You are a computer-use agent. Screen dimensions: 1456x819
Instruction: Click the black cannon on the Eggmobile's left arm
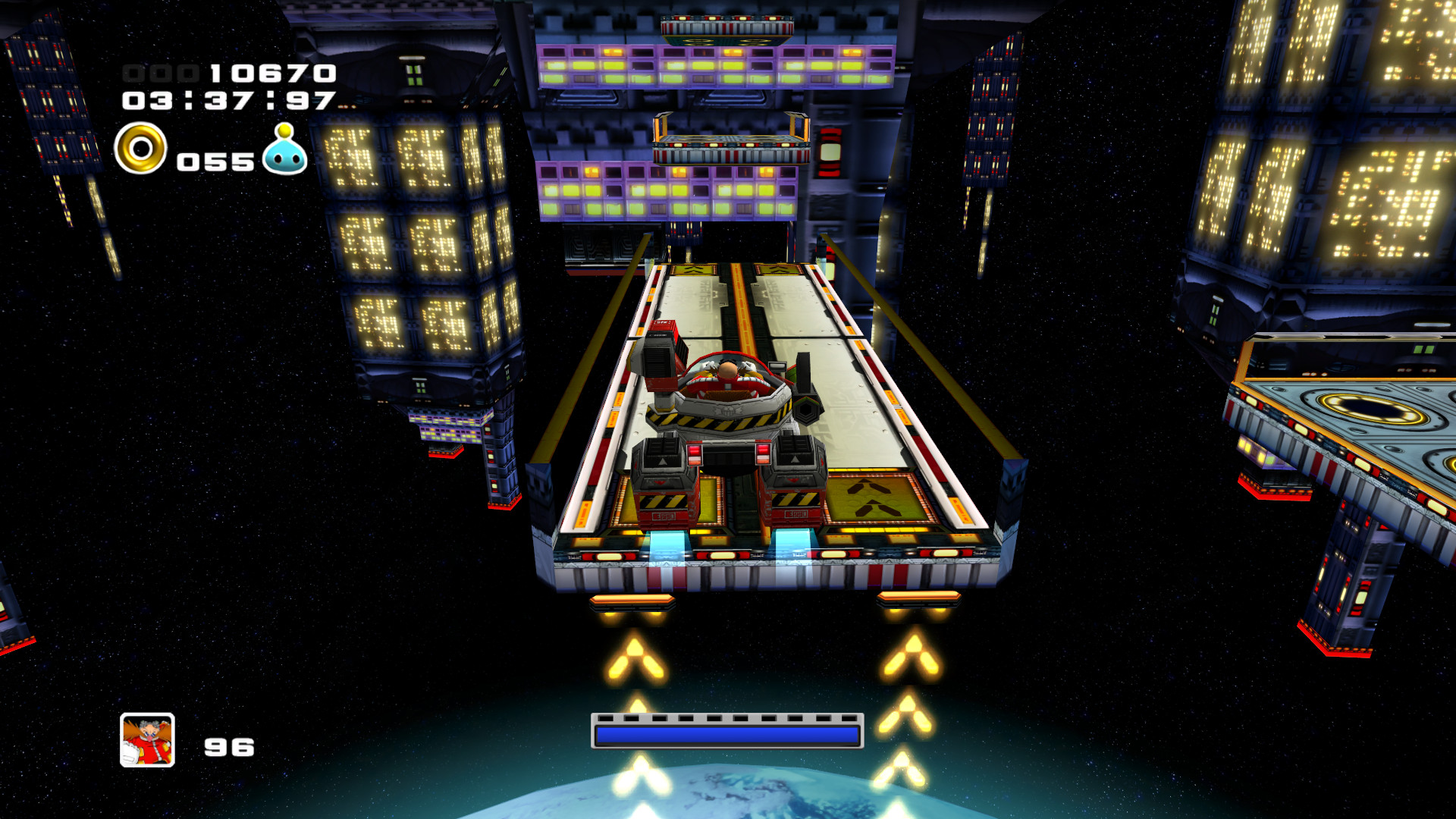(657, 360)
